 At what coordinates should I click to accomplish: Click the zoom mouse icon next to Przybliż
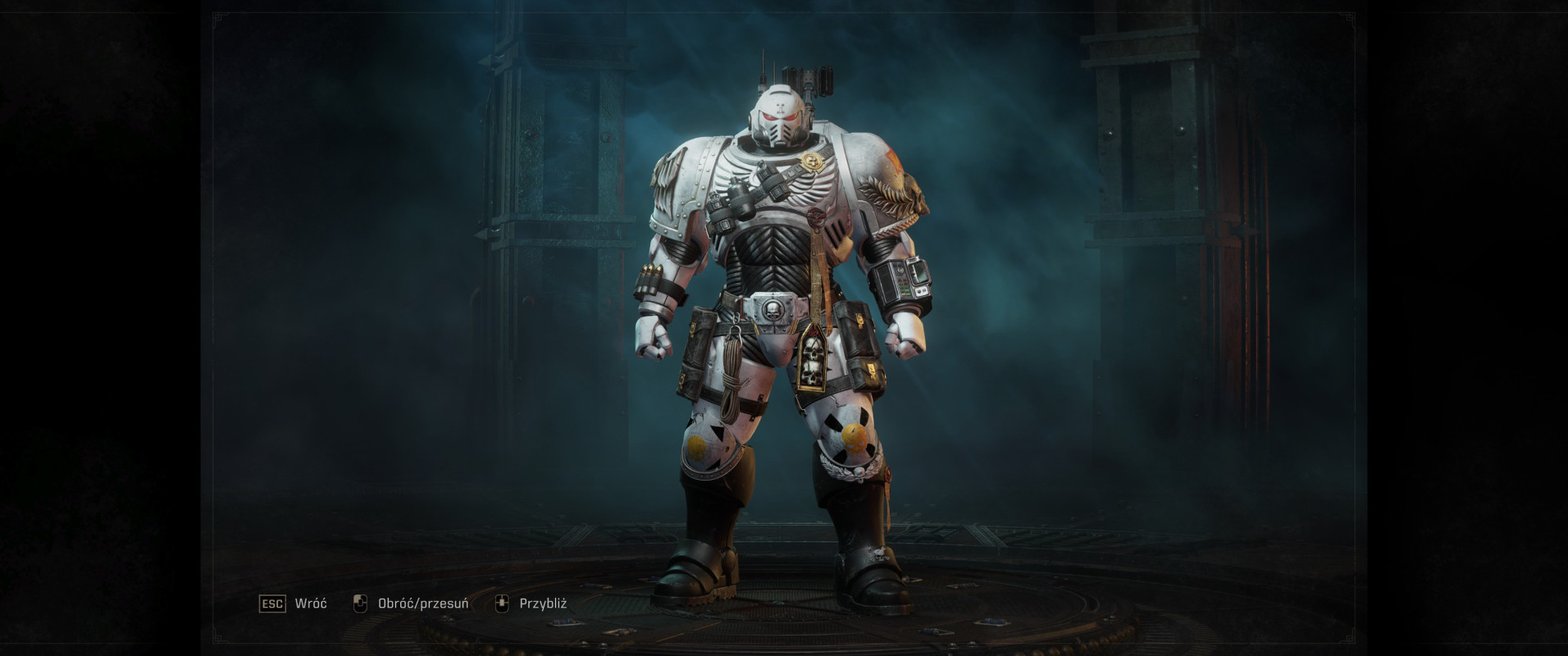[500, 603]
